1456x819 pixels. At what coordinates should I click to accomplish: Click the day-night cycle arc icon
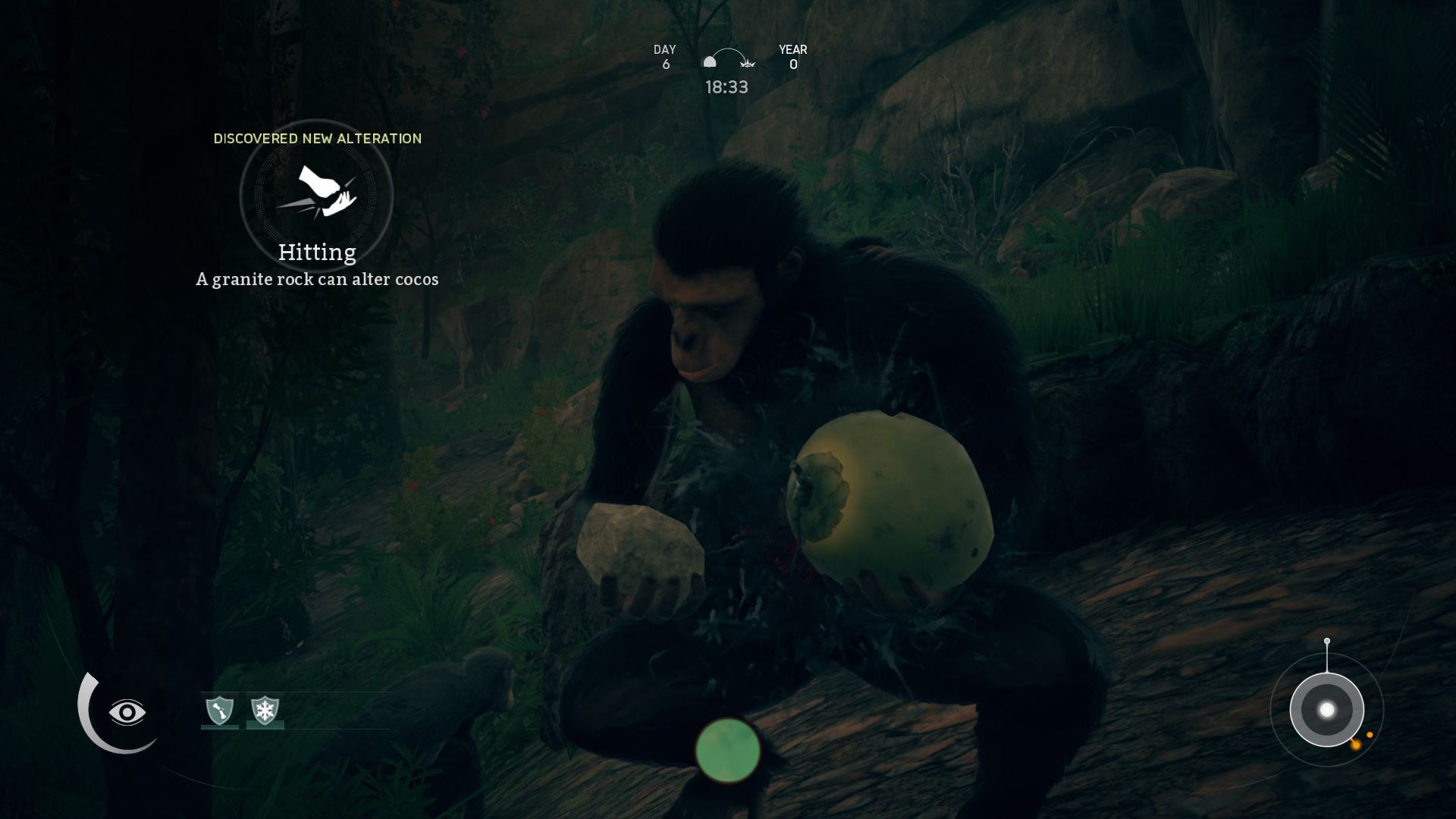click(x=728, y=60)
